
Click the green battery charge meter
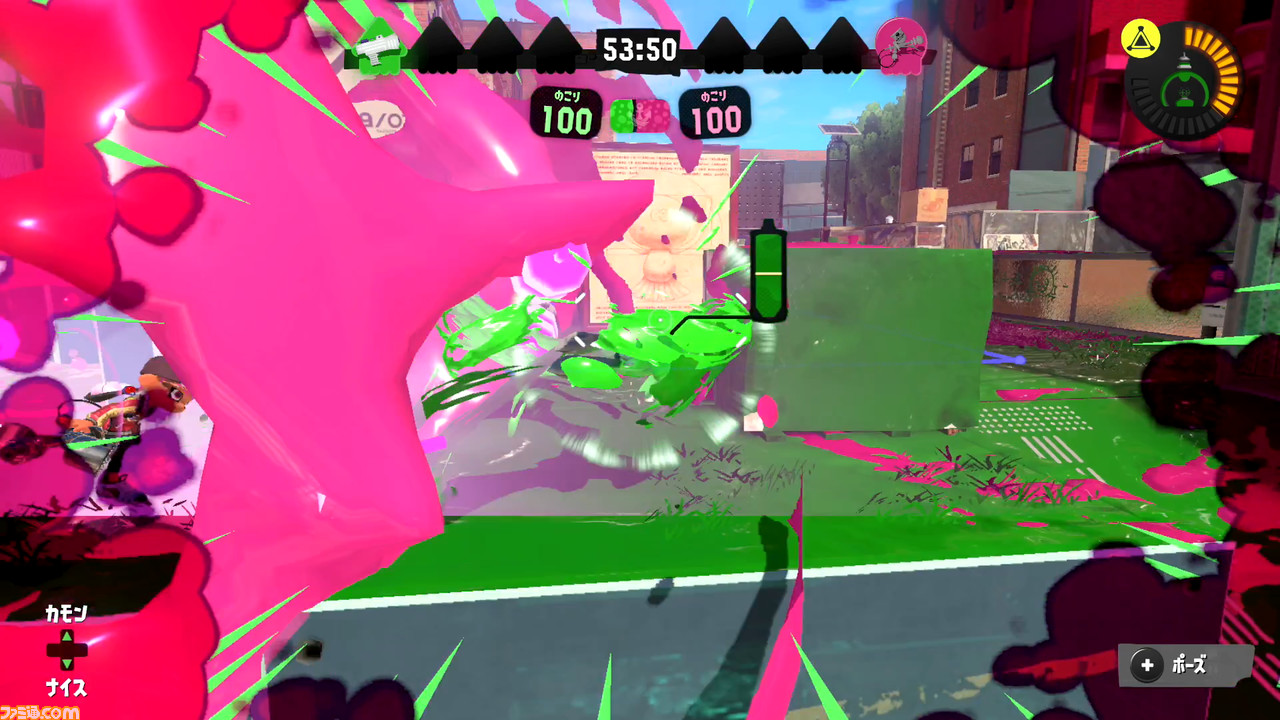point(770,272)
